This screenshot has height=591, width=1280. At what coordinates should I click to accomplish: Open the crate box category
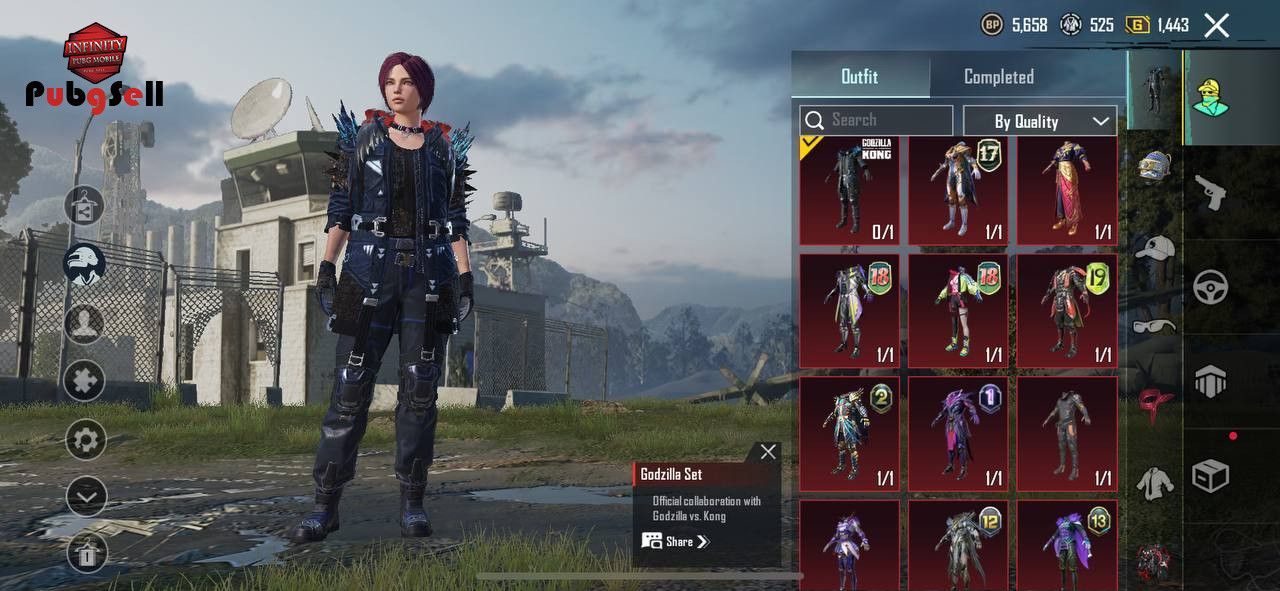click(1211, 476)
